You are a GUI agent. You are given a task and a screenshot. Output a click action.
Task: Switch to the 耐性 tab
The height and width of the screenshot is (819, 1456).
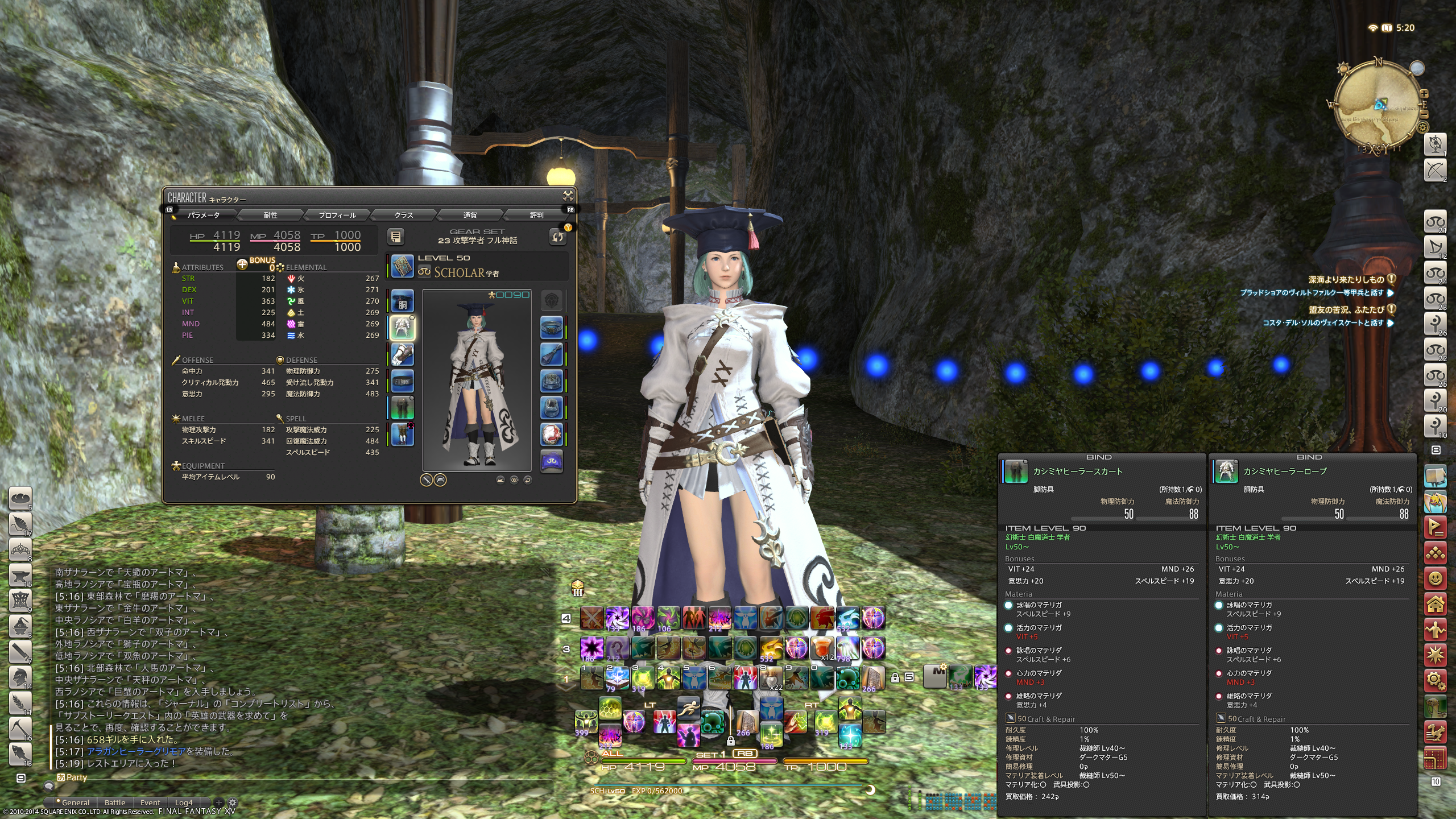tap(270, 215)
